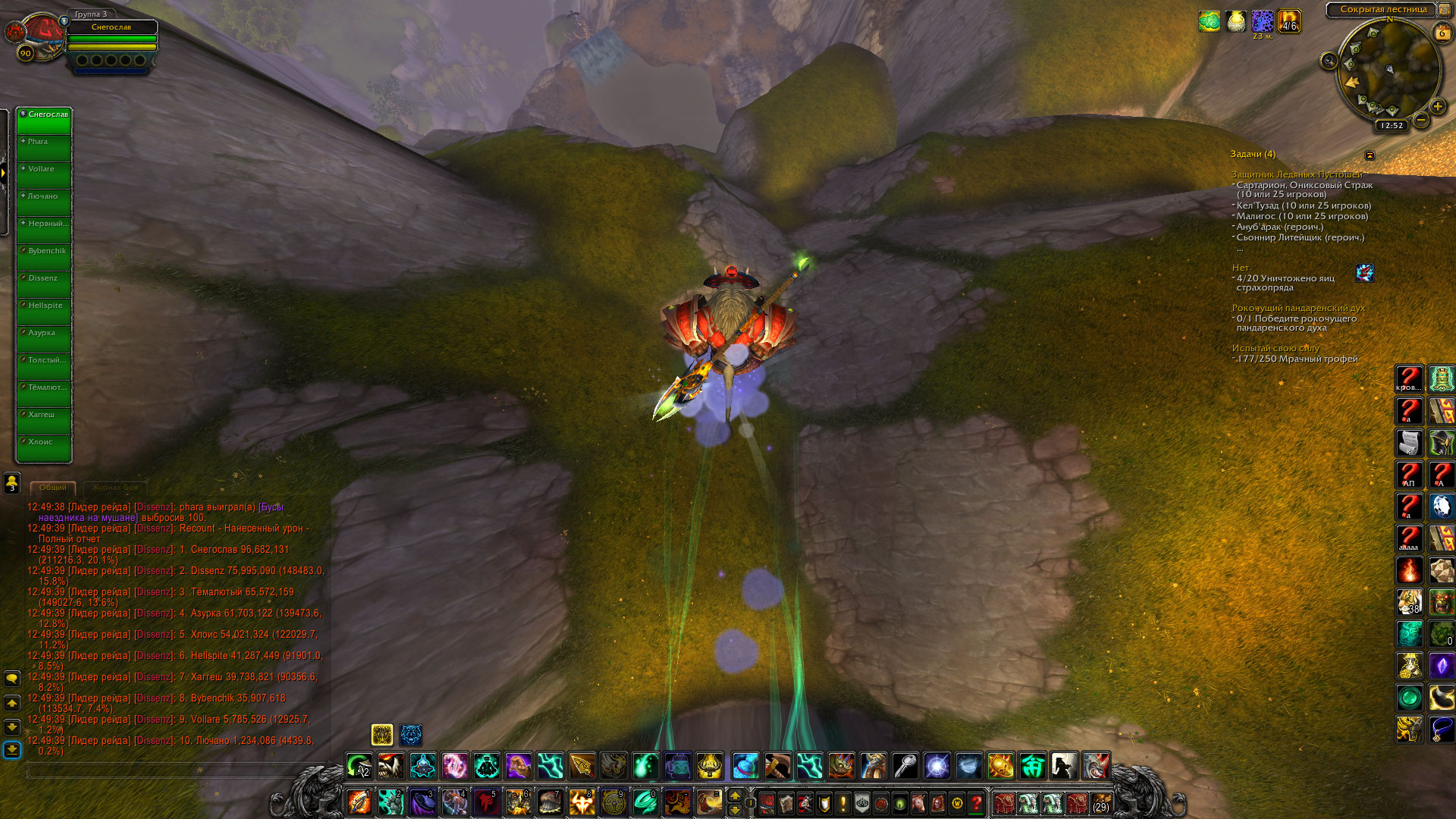Switch to the Общий chat tab
Screen dimensions: 1456x819
53,488
